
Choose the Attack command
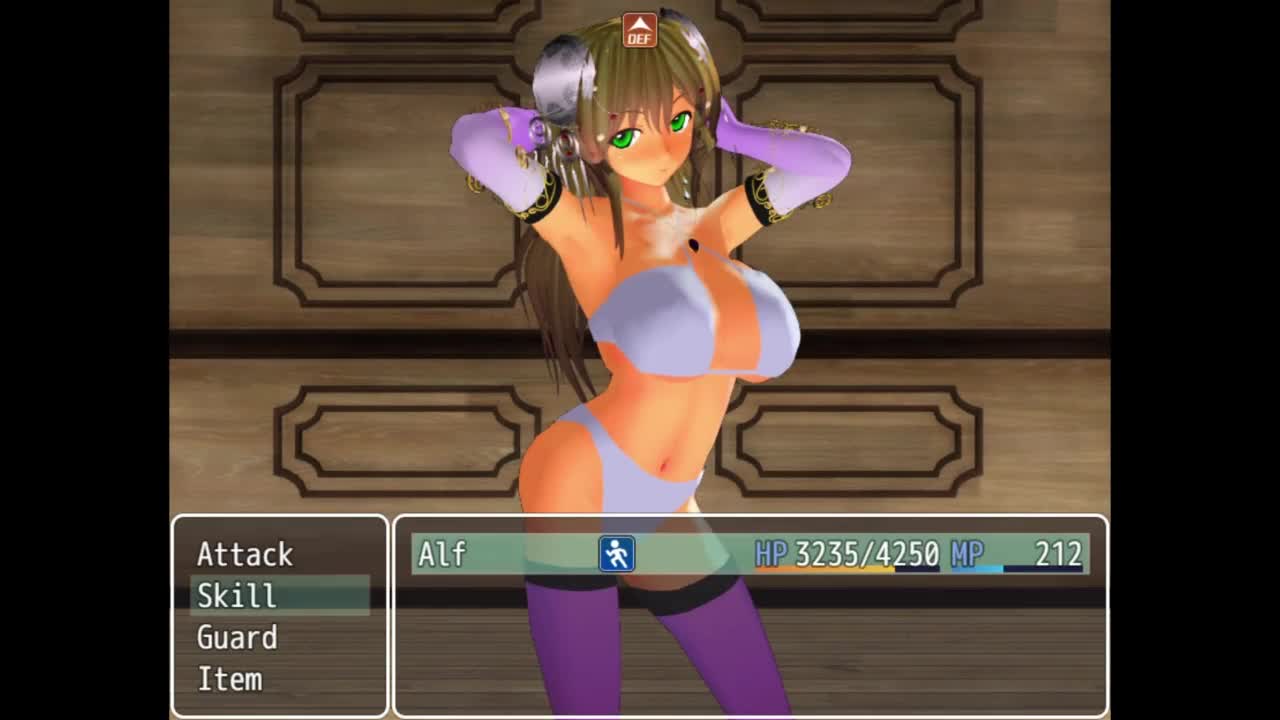click(245, 554)
